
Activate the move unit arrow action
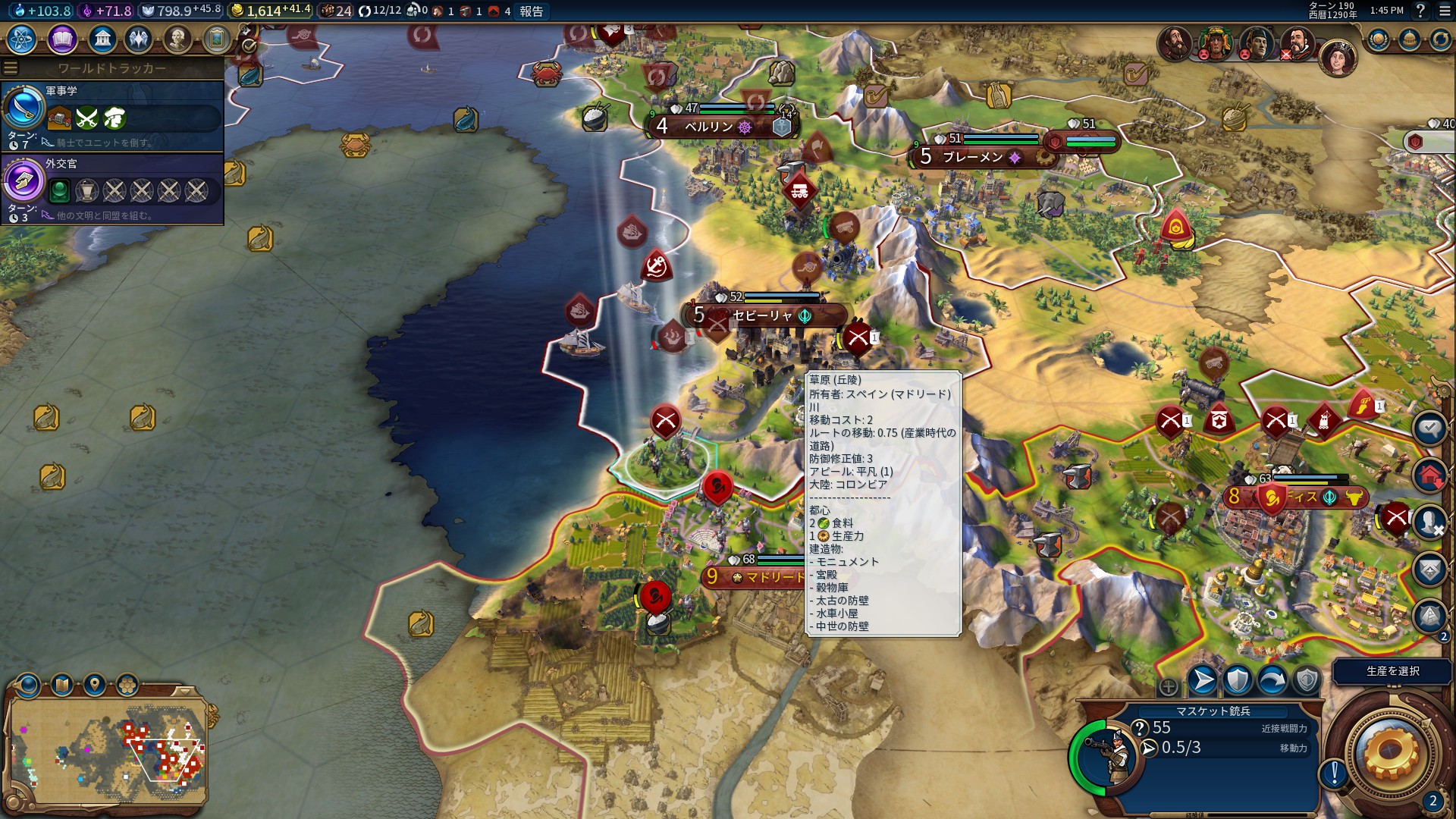[1202, 680]
